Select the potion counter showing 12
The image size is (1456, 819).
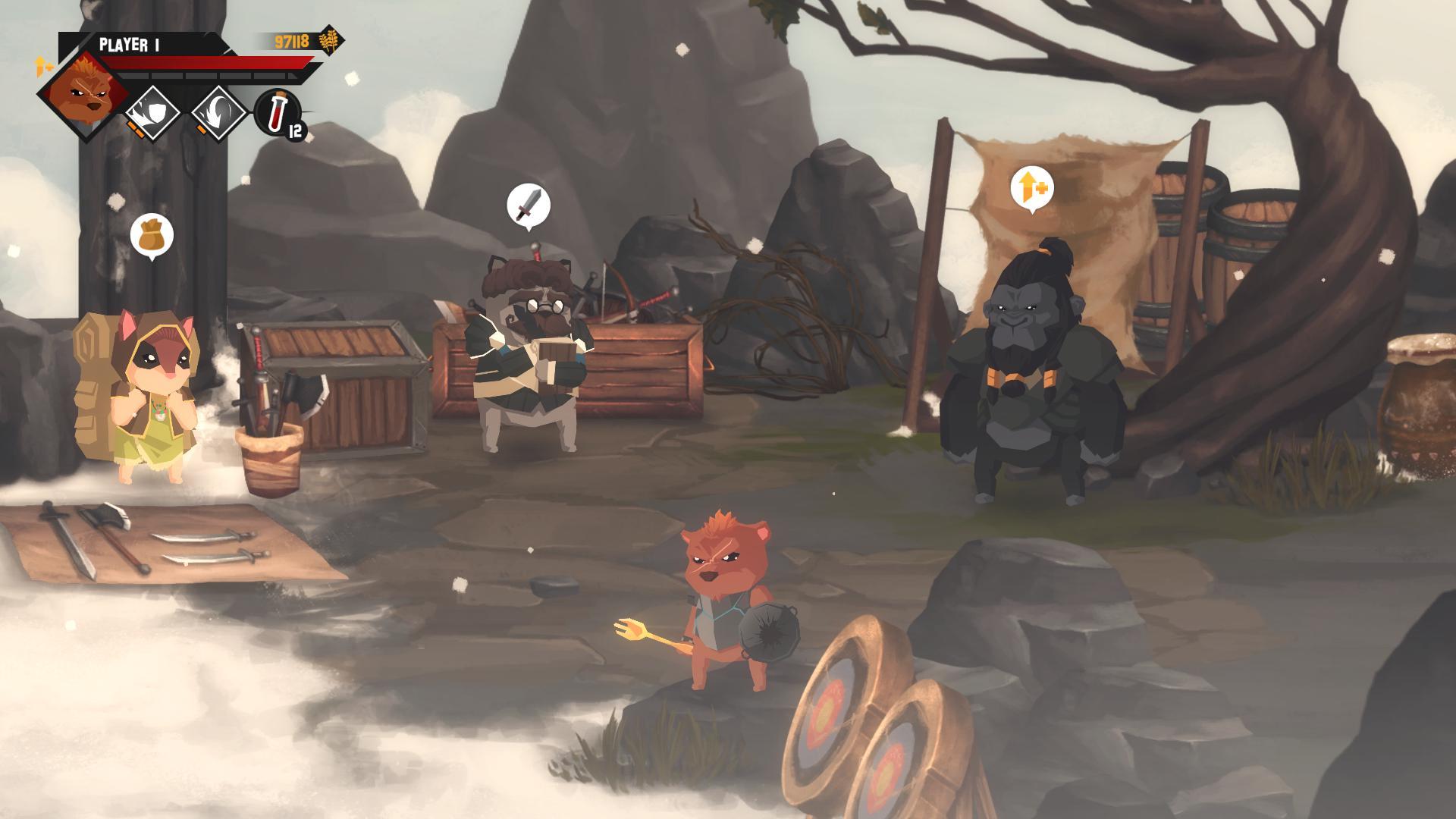(x=295, y=130)
